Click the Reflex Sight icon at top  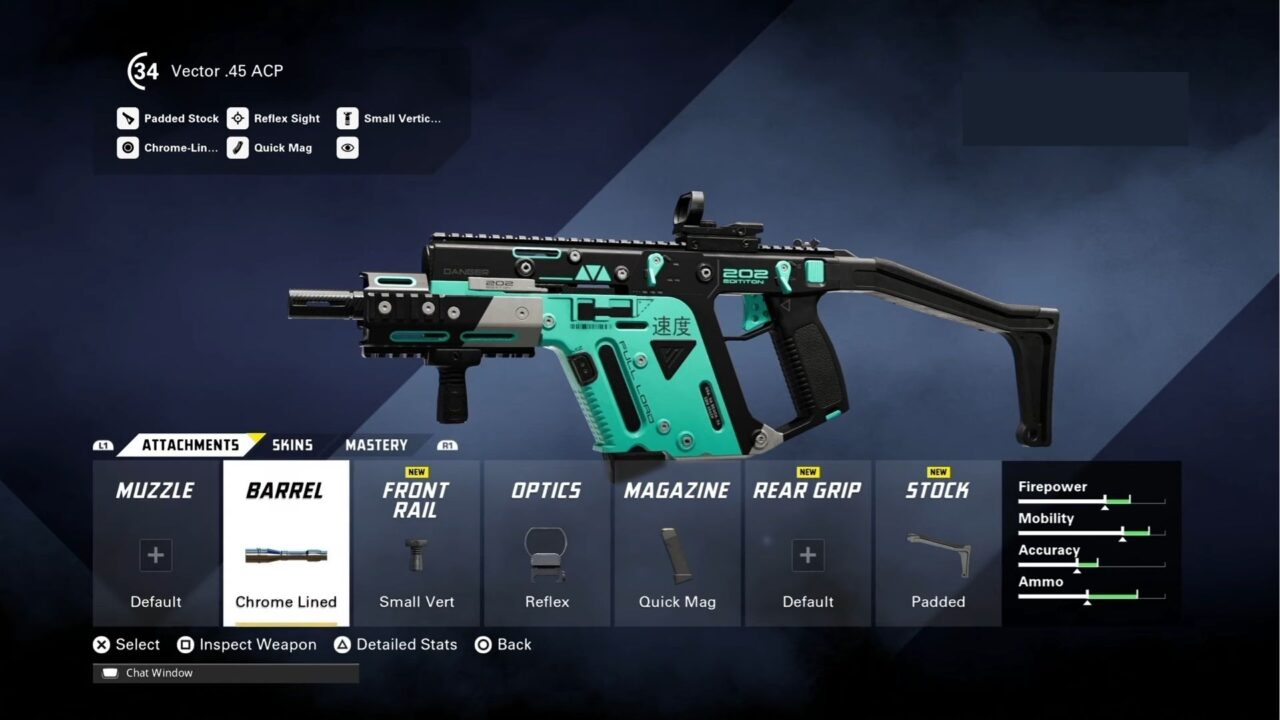coord(238,118)
